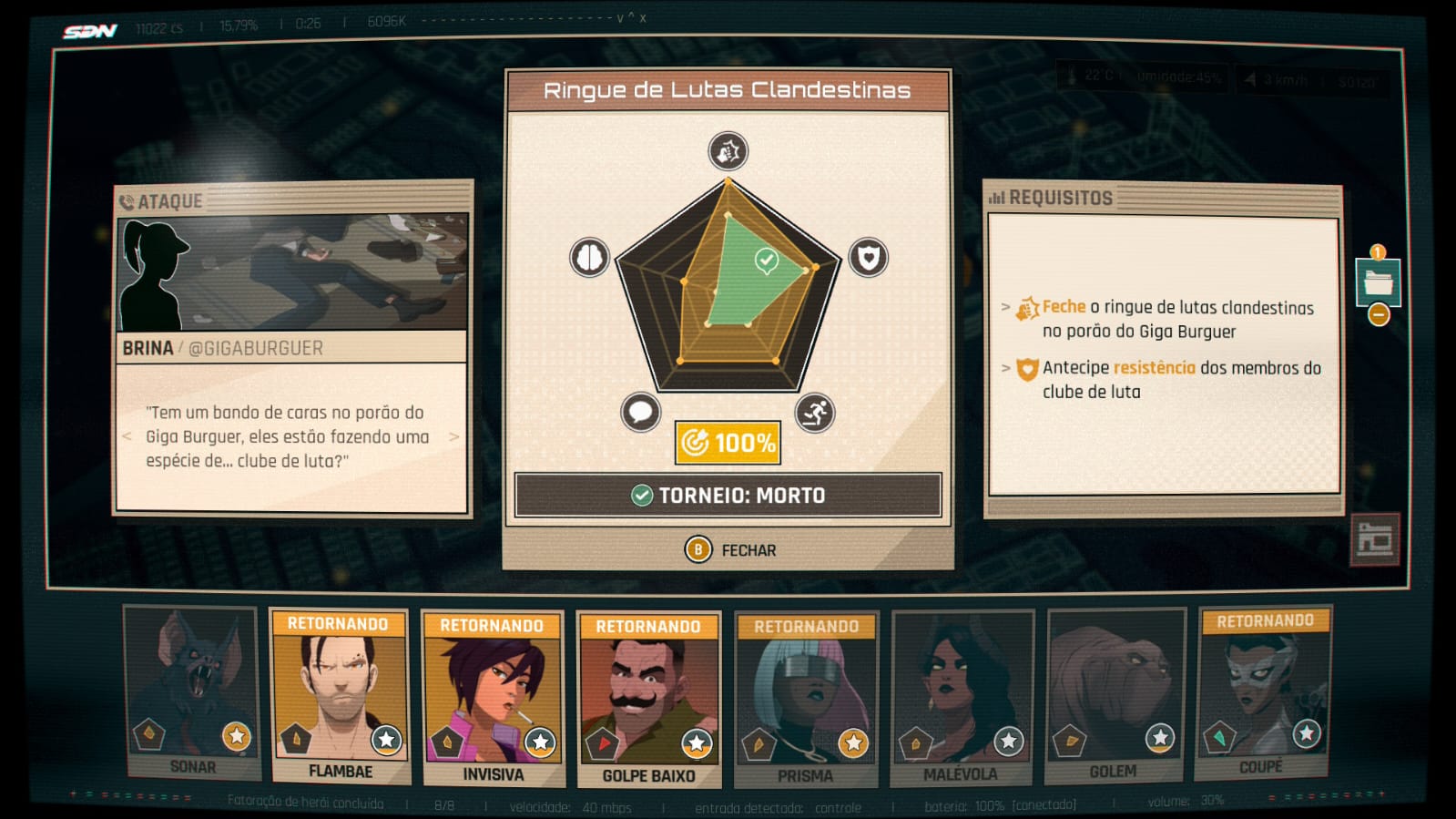Screen dimensions: 1456x819
Task: Click the orange minus button under the folder
Action: point(1379,315)
